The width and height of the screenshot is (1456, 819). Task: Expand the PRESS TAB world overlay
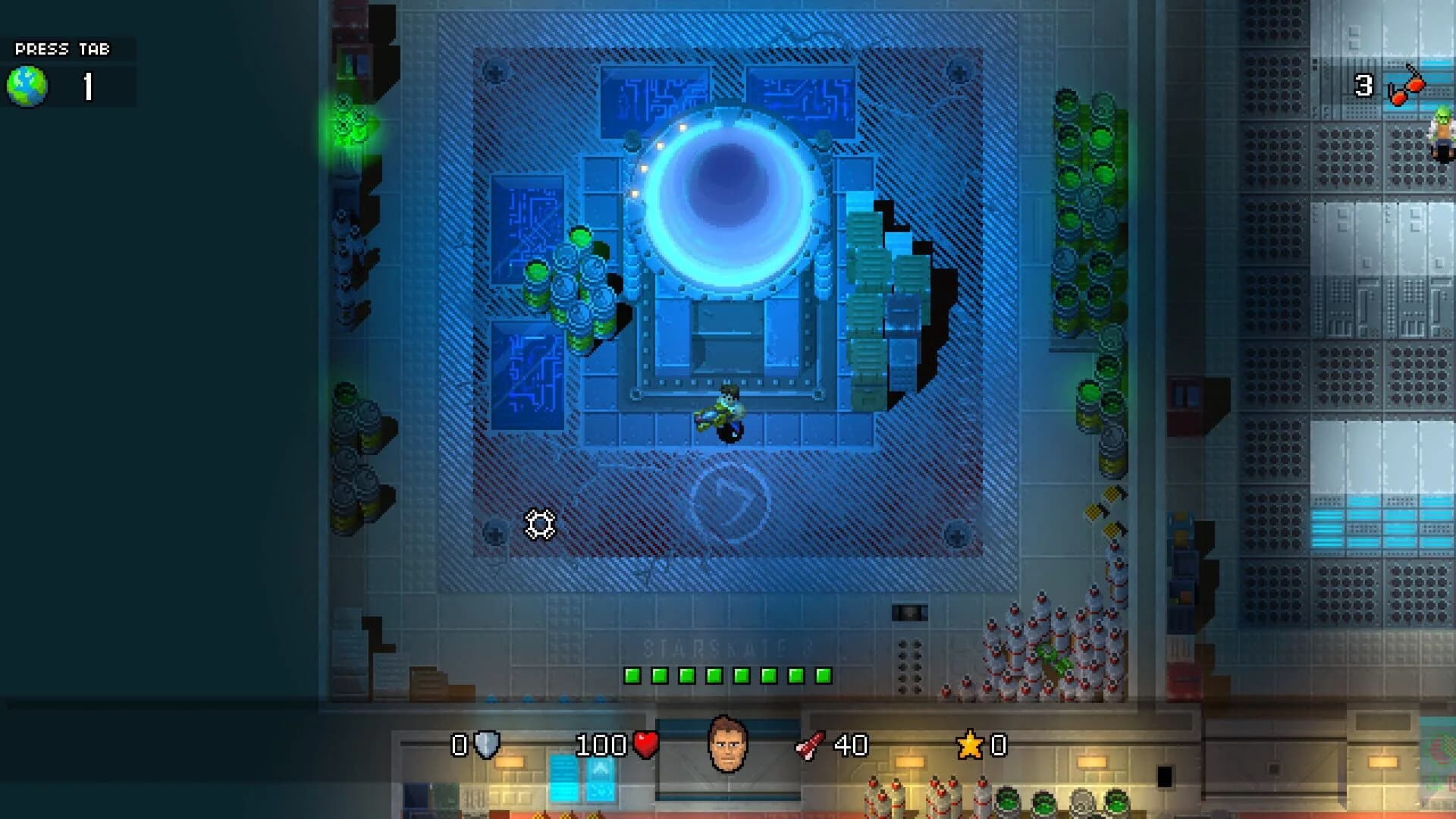61,49
